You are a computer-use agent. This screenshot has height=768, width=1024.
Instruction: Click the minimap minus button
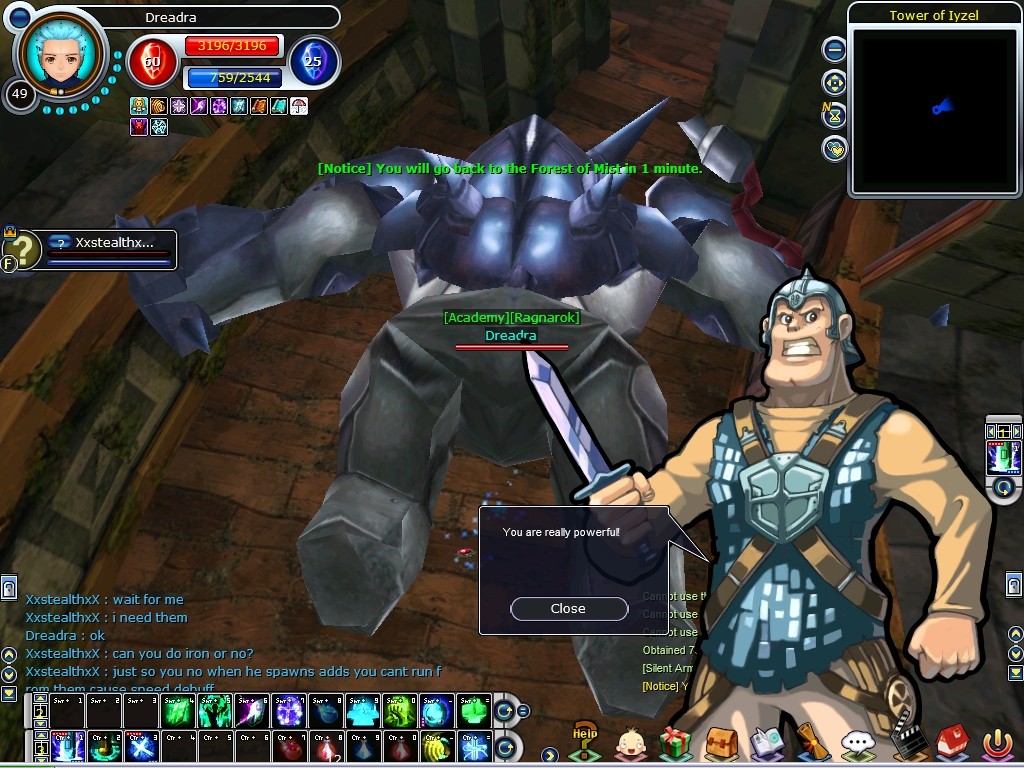click(x=834, y=49)
